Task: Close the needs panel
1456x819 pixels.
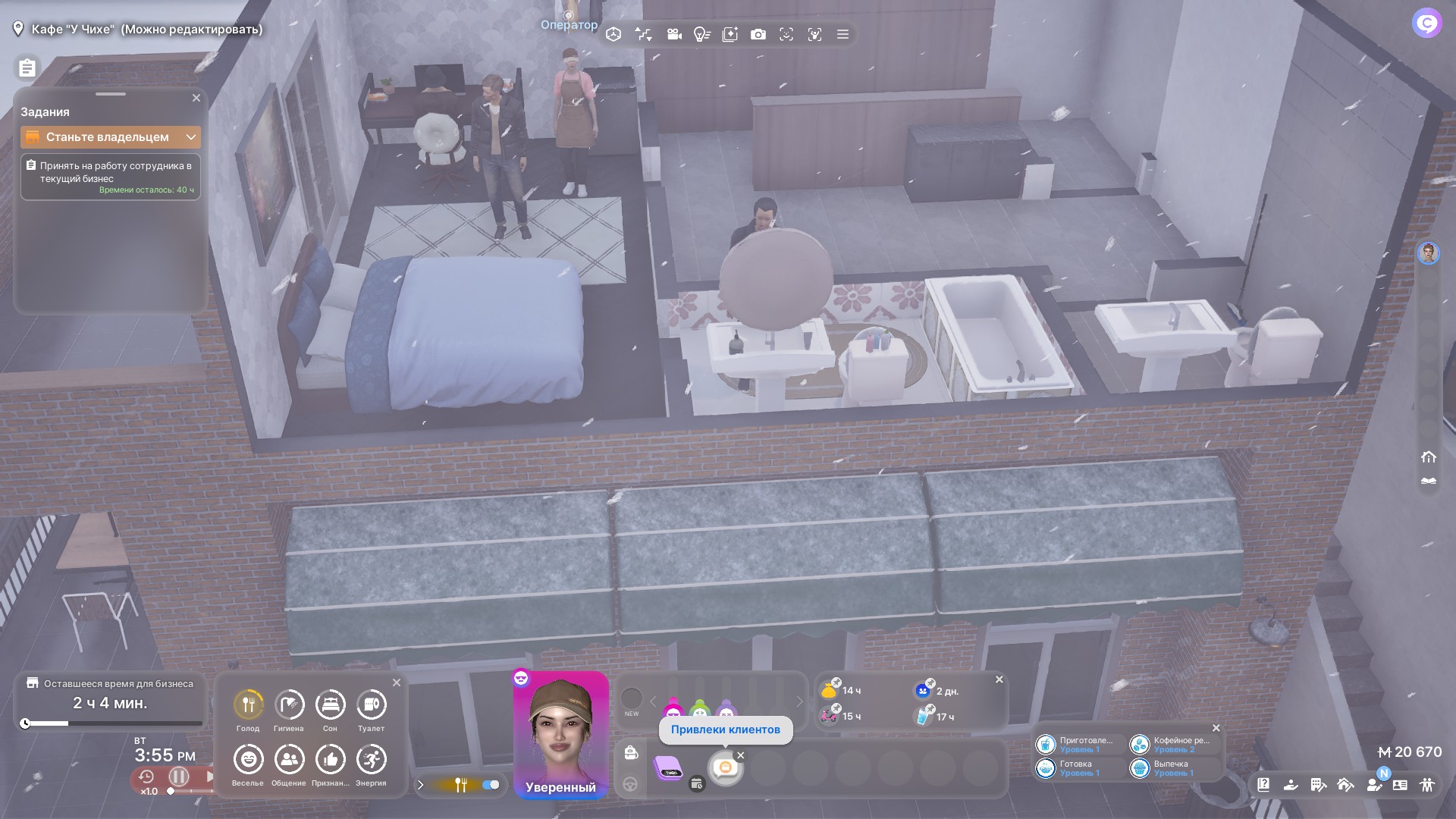Action: coord(397,682)
